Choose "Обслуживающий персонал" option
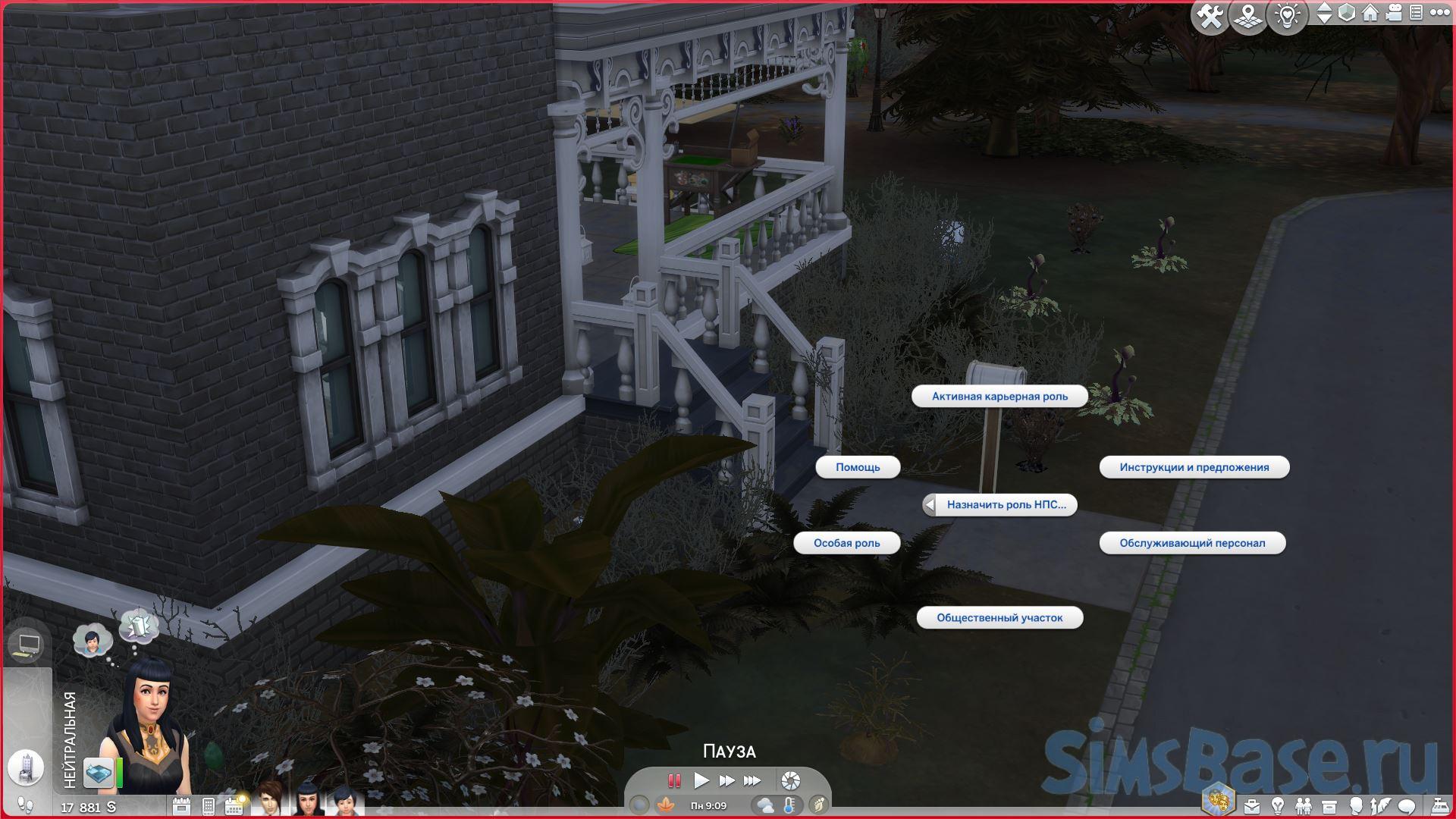This screenshot has height=819, width=1456. (1192, 543)
